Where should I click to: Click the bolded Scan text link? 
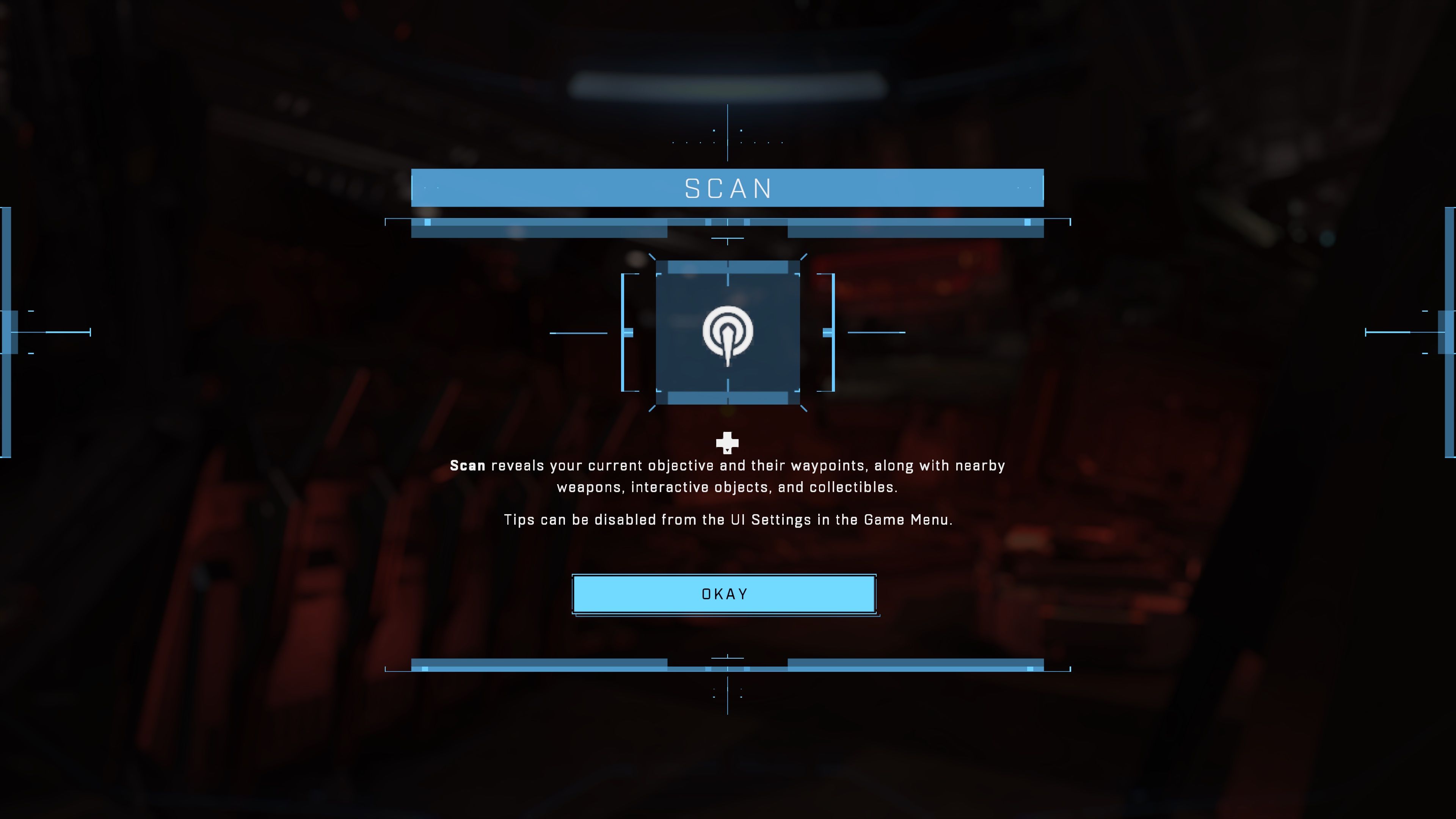(468, 465)
